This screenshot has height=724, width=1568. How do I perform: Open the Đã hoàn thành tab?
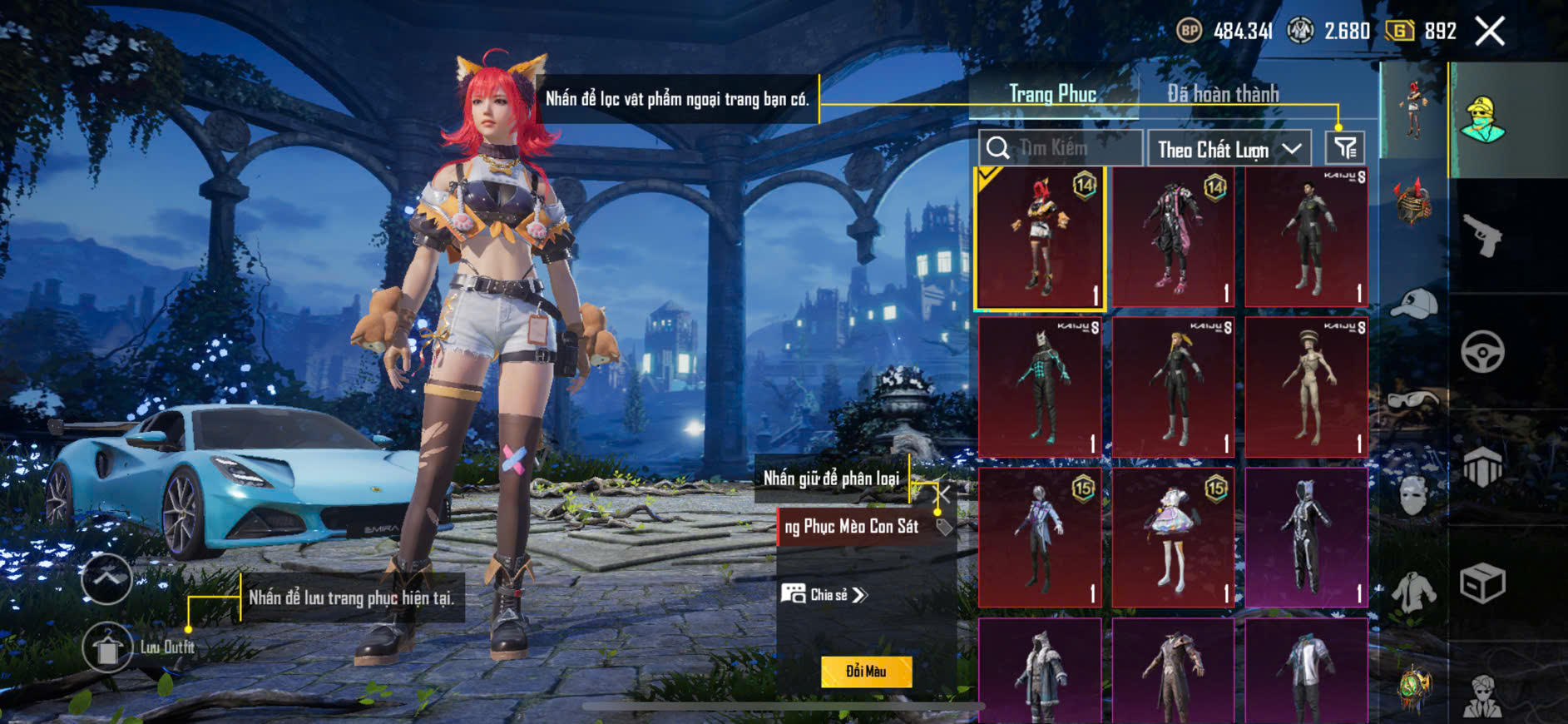point(1223,94)
